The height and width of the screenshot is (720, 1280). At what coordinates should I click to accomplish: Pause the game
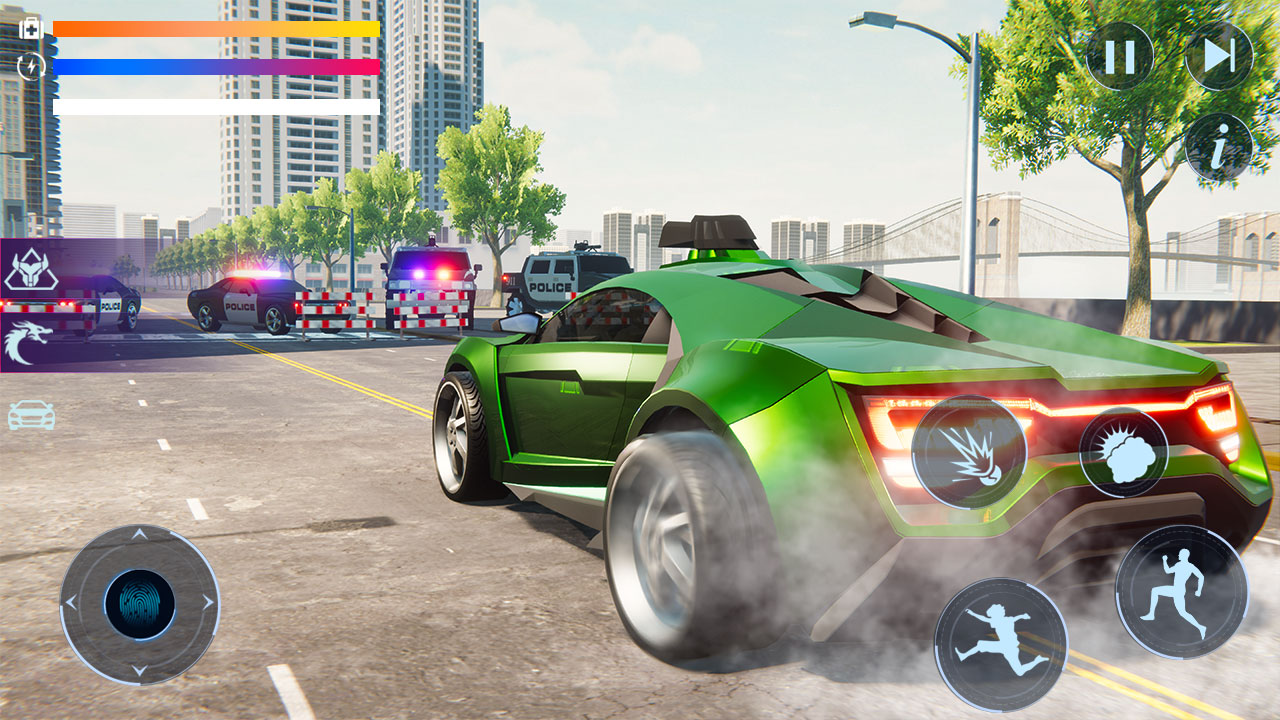(1118, 55)
